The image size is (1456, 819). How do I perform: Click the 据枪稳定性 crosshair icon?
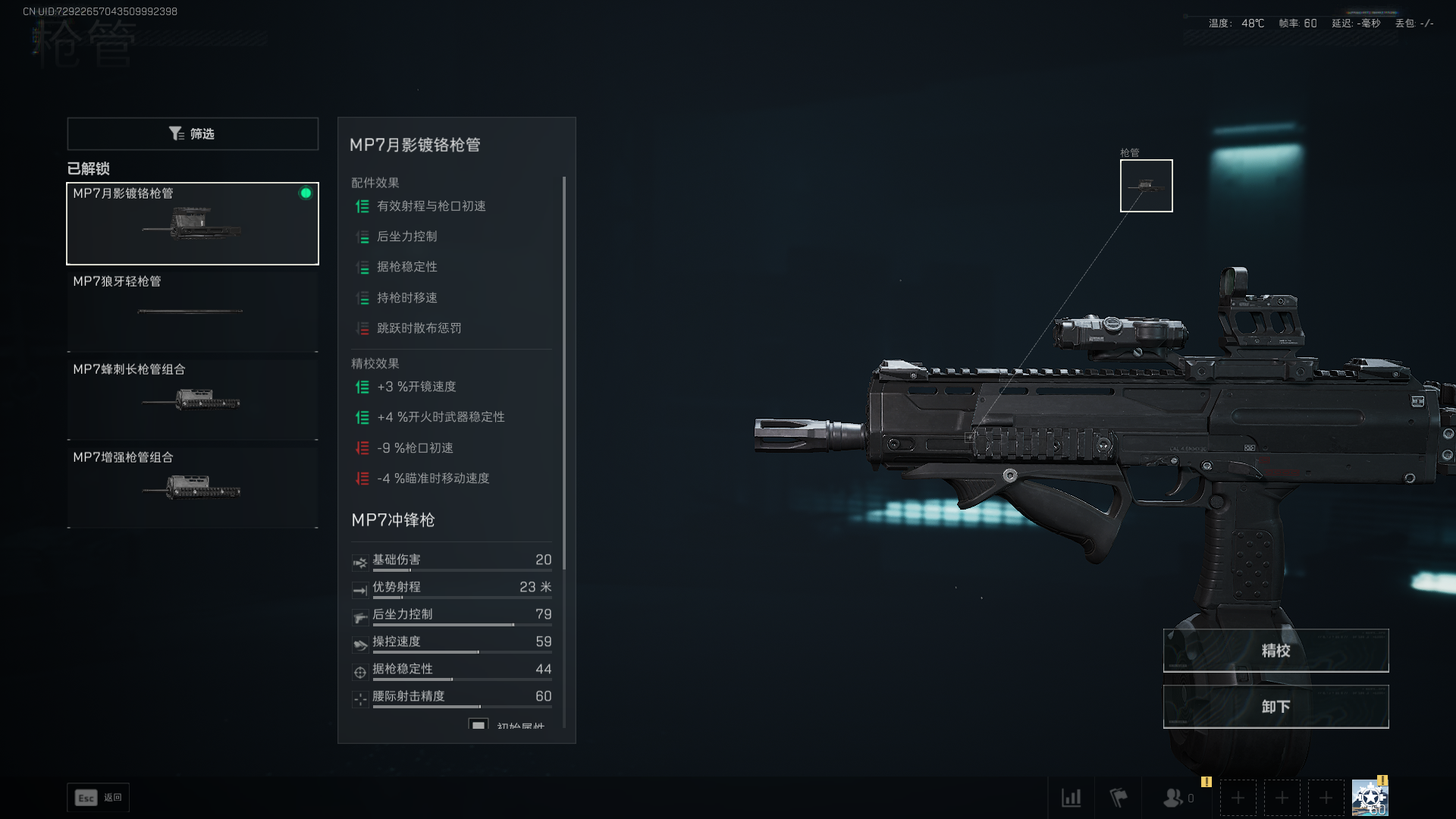pyautogui.click(x=359, y=671)
